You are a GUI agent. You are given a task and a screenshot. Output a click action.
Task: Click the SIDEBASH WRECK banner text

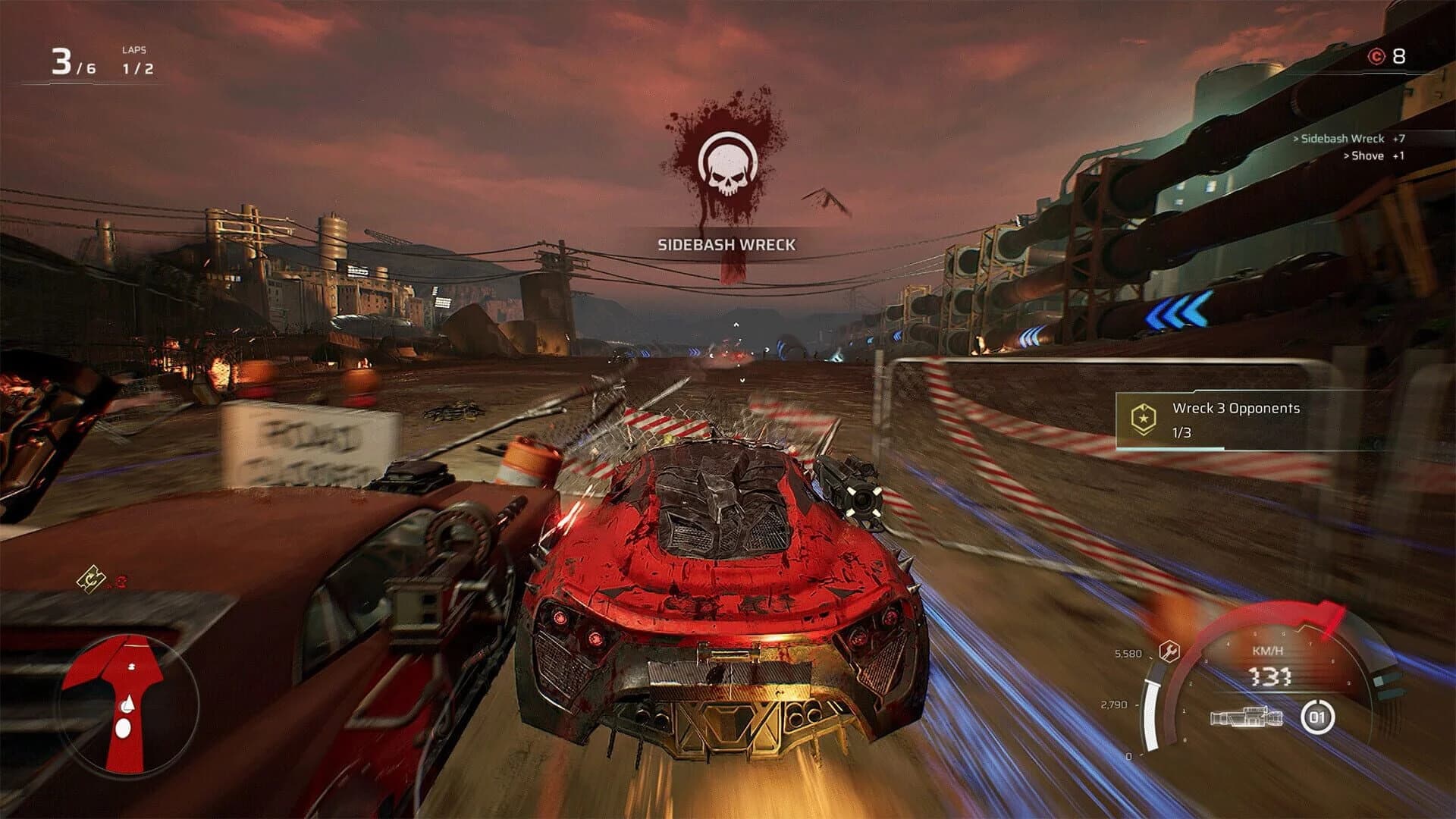726,244
